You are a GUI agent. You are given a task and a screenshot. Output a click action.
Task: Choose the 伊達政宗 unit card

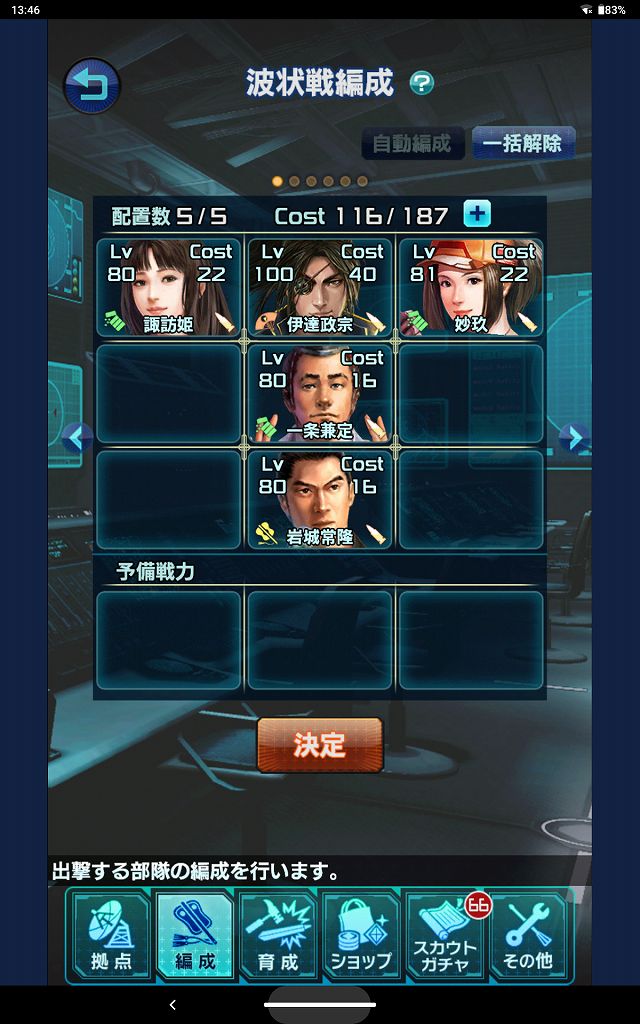[320, 287]
